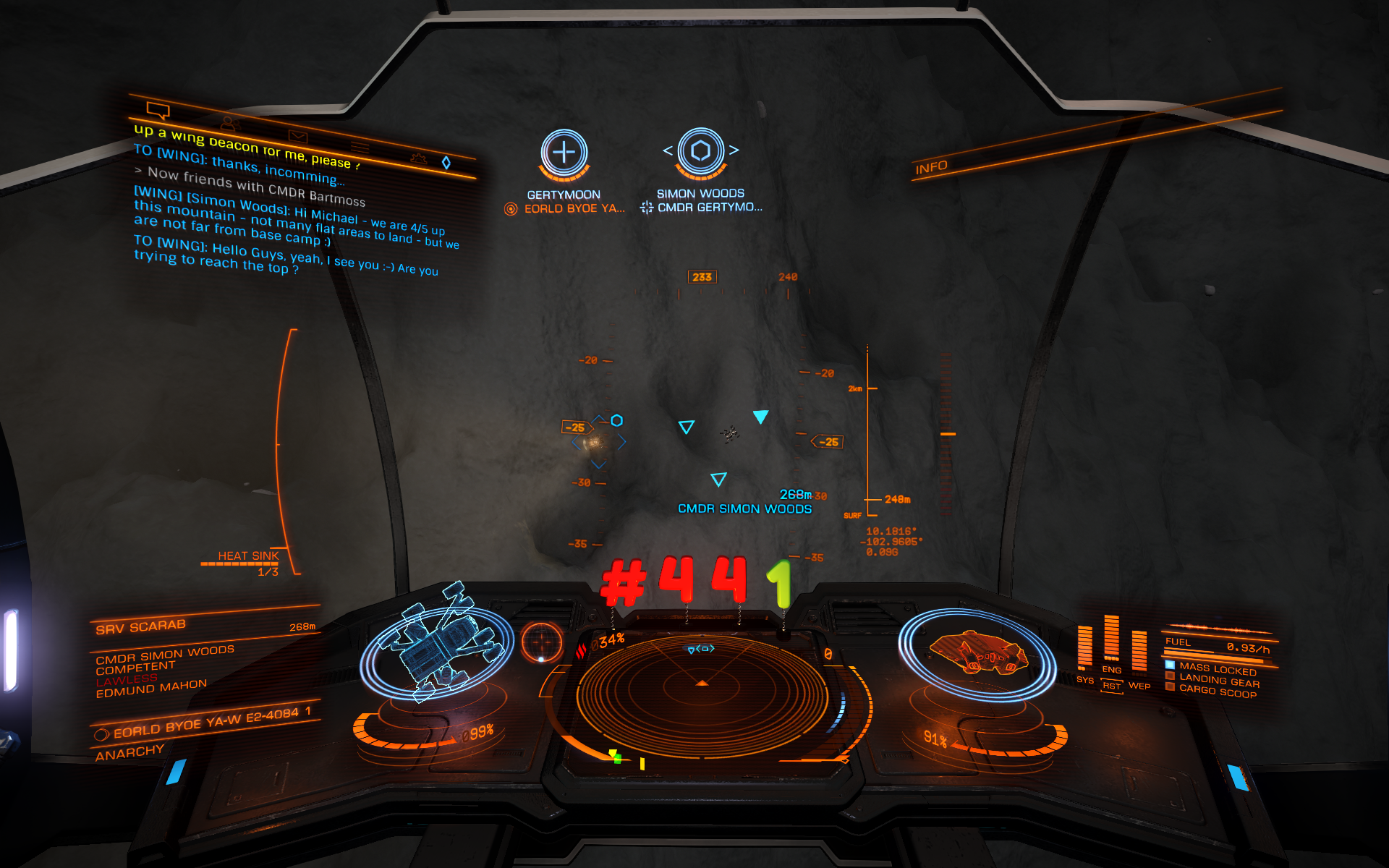The image size is (1389, 868).
Task: Toggle the Landing Gear indicator
Action: point(1218,680)
